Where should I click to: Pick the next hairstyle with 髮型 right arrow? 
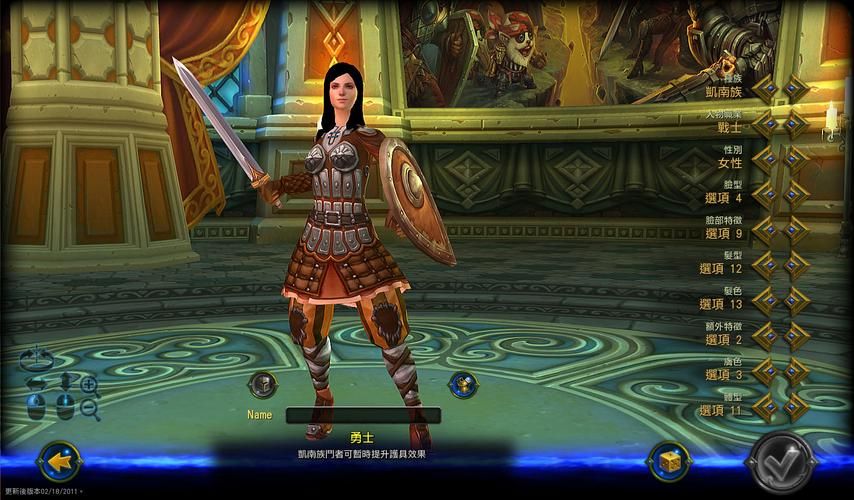(796, 266)
